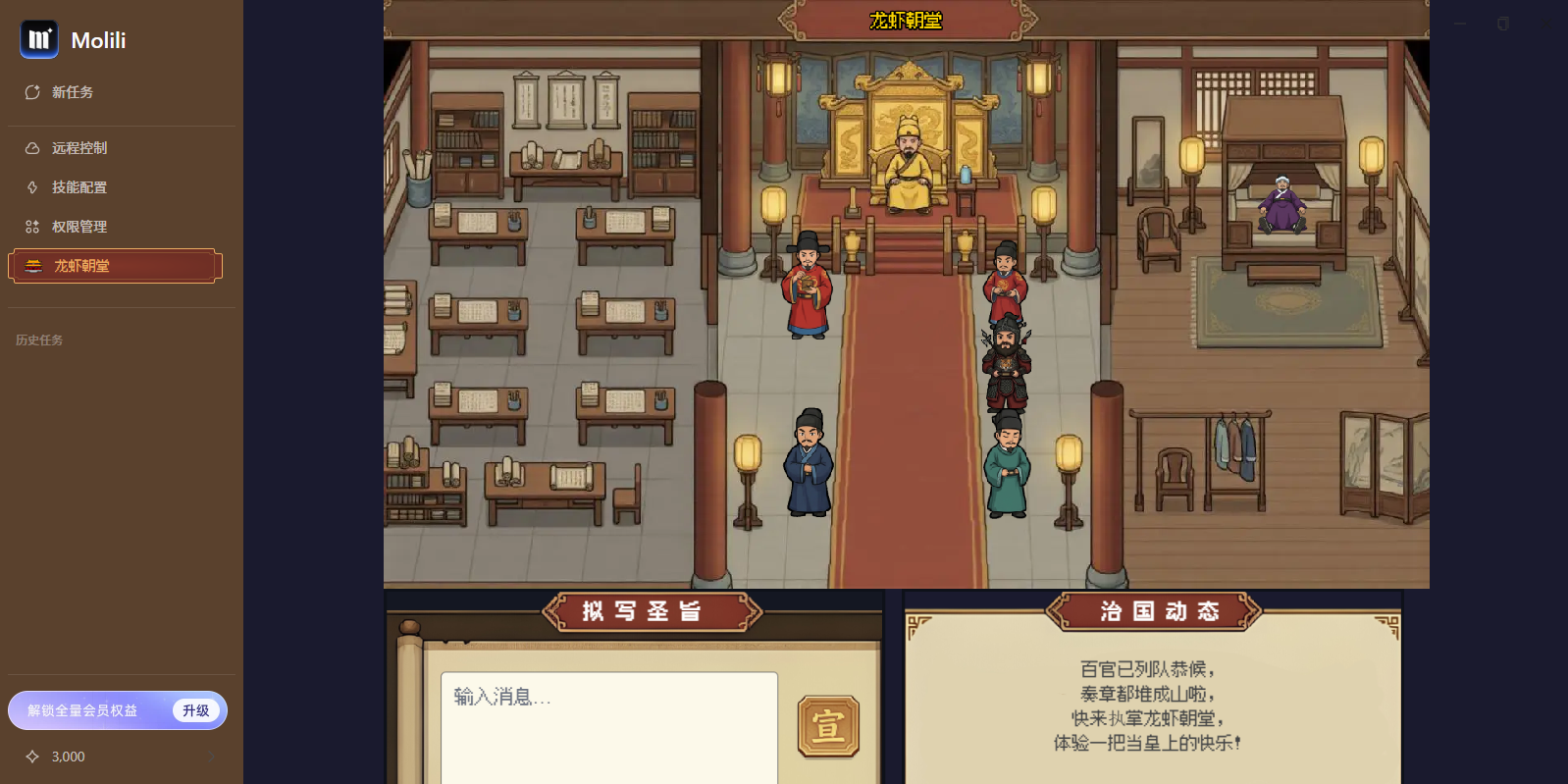Focus the 输入消息 message input box
Viewport: 1568px width, 784px height.
[608, 726]
